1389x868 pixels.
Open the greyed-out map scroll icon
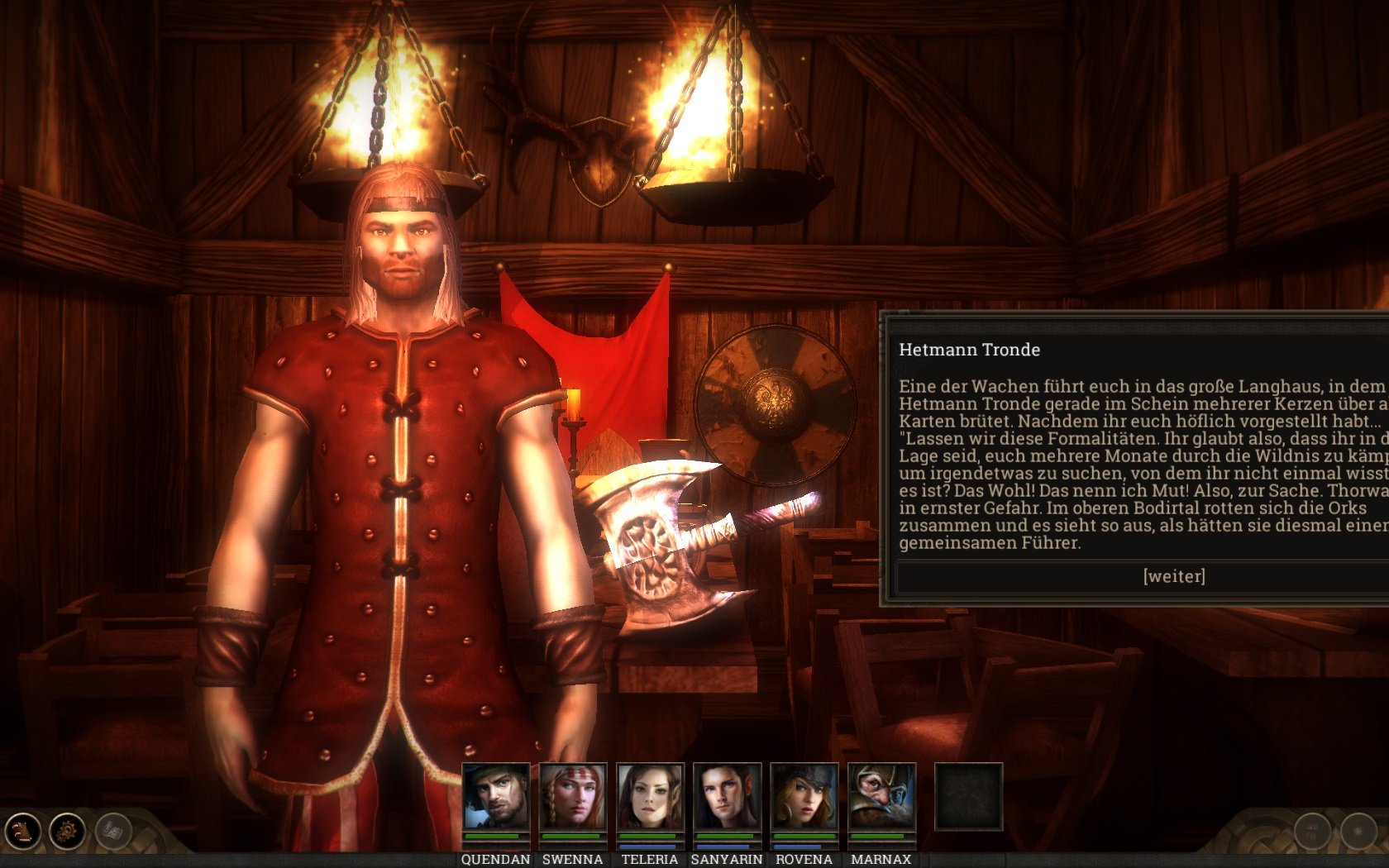point(113,830)
